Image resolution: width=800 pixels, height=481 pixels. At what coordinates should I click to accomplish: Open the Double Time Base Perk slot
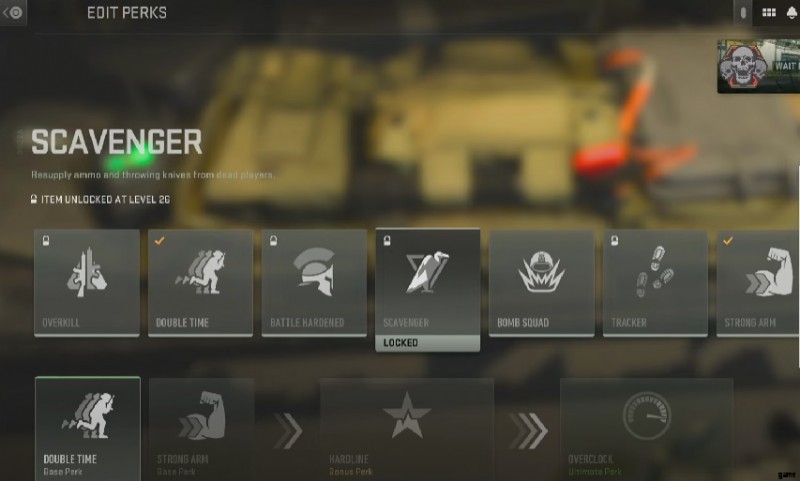[87, 428]
